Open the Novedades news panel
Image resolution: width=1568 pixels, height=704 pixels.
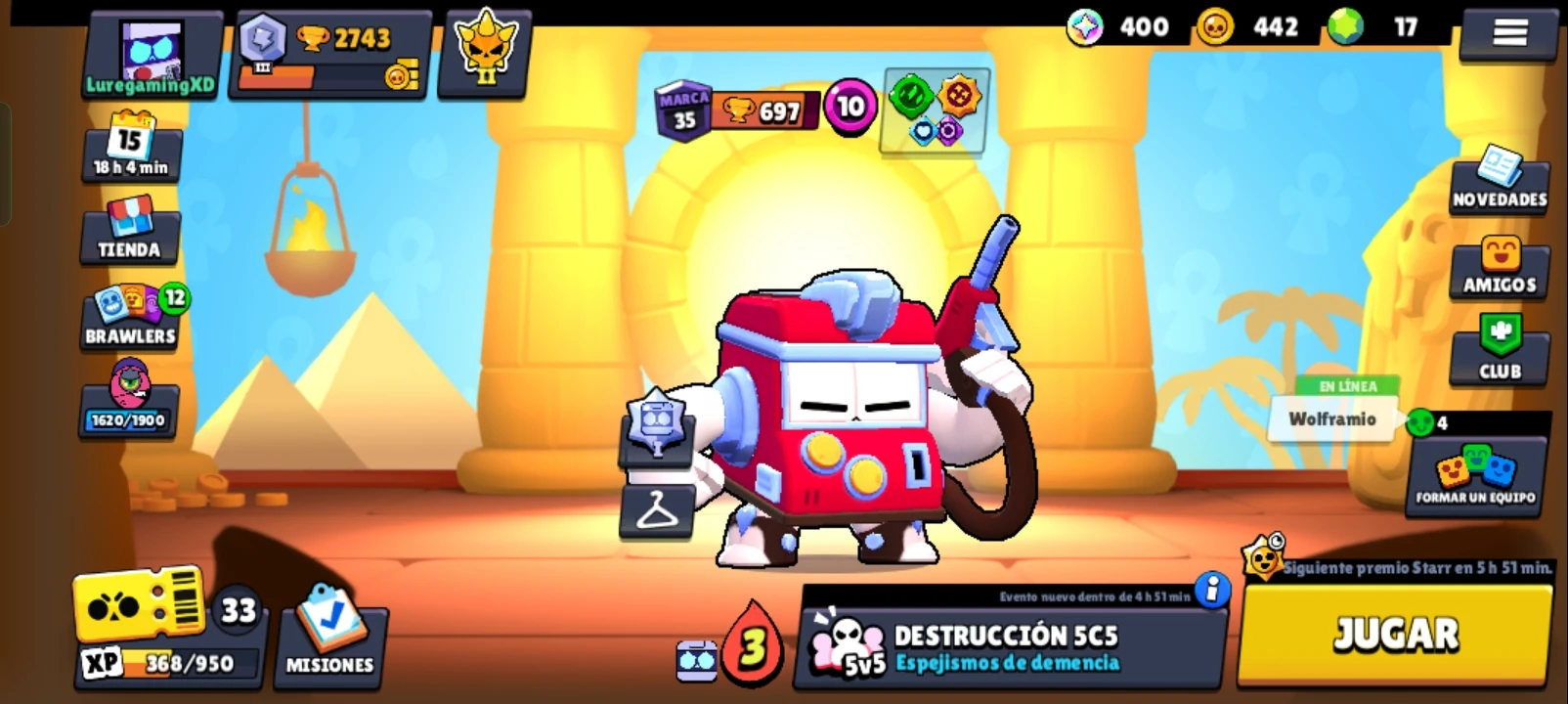pos(1500,186)
